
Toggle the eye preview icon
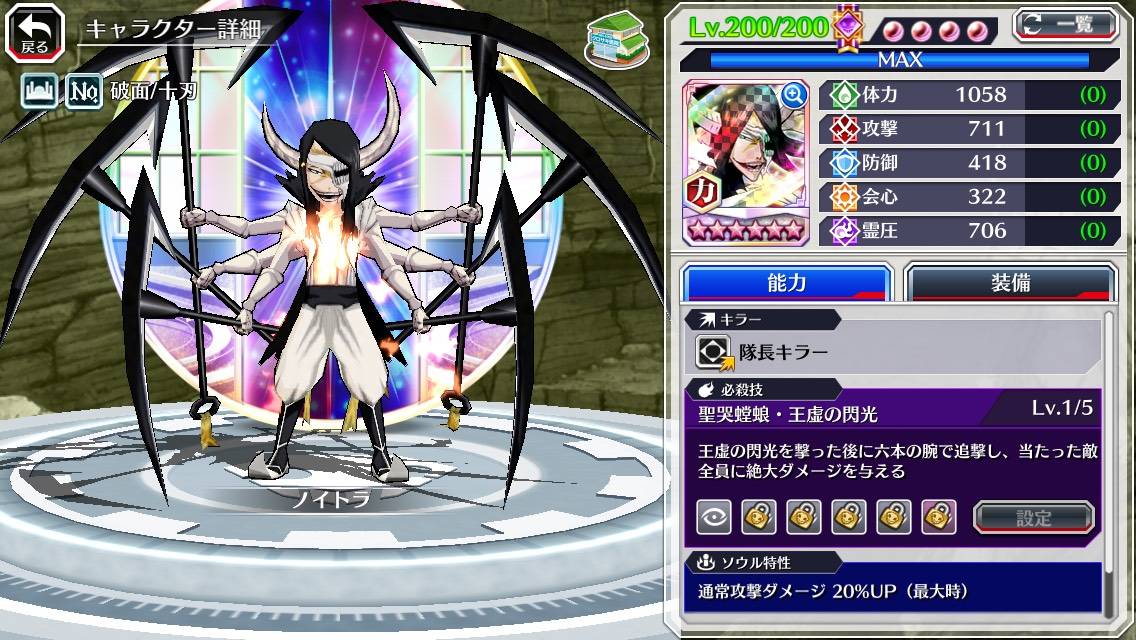point(714,517)
